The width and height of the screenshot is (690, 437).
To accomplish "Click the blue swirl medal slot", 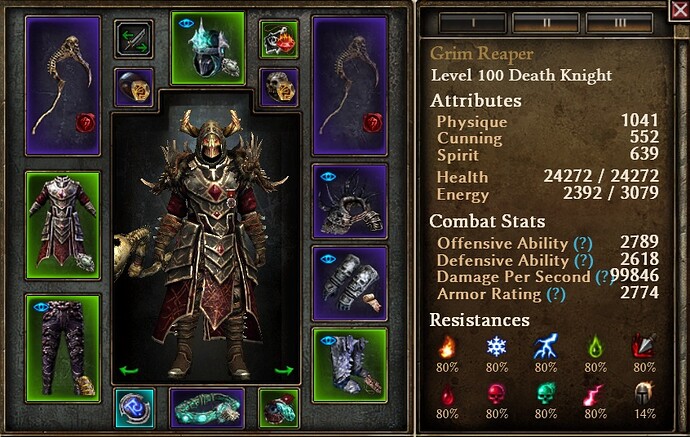I will click(133, 408).
